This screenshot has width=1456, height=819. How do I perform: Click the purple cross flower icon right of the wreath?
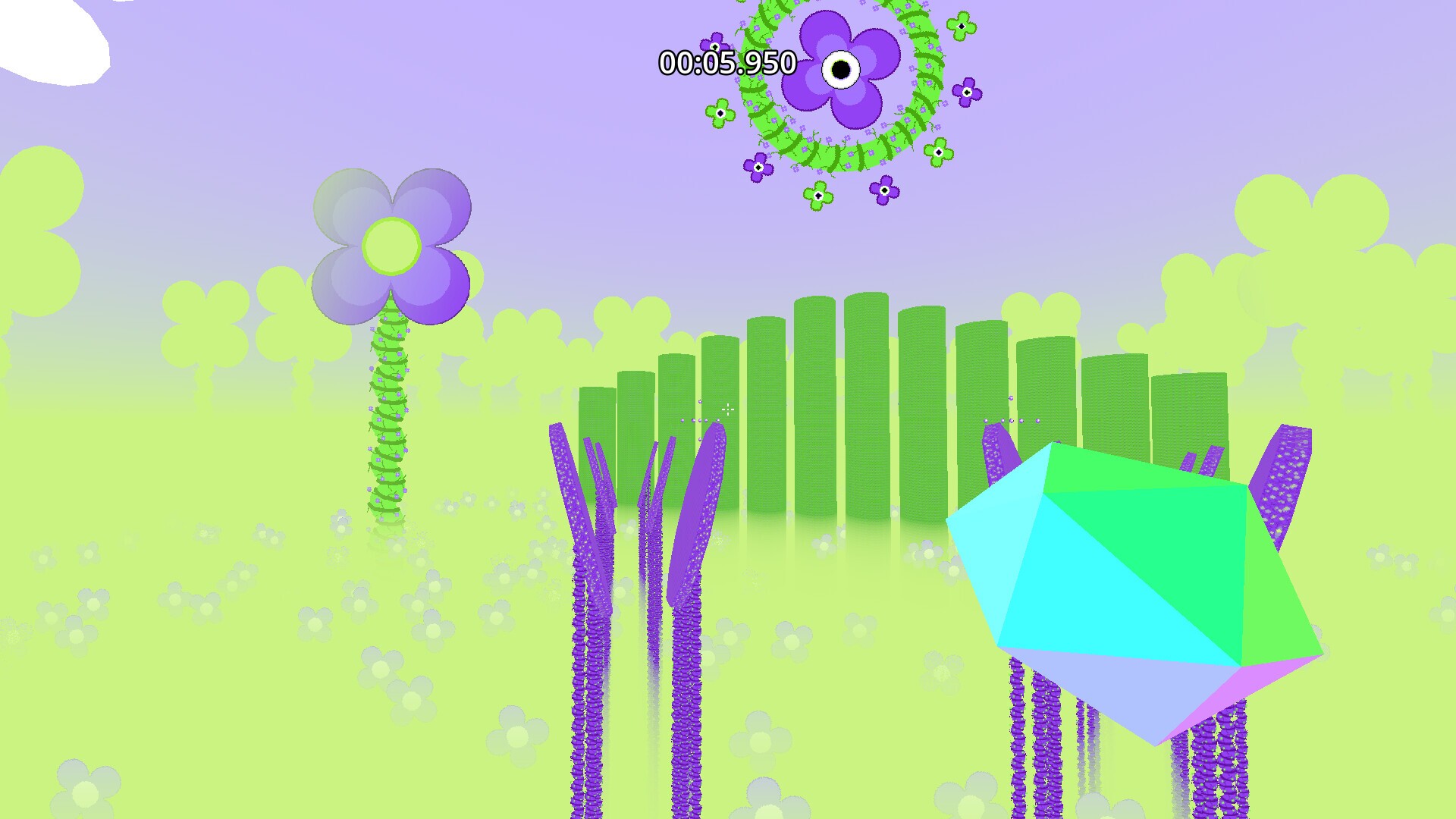tap(968, 92)
